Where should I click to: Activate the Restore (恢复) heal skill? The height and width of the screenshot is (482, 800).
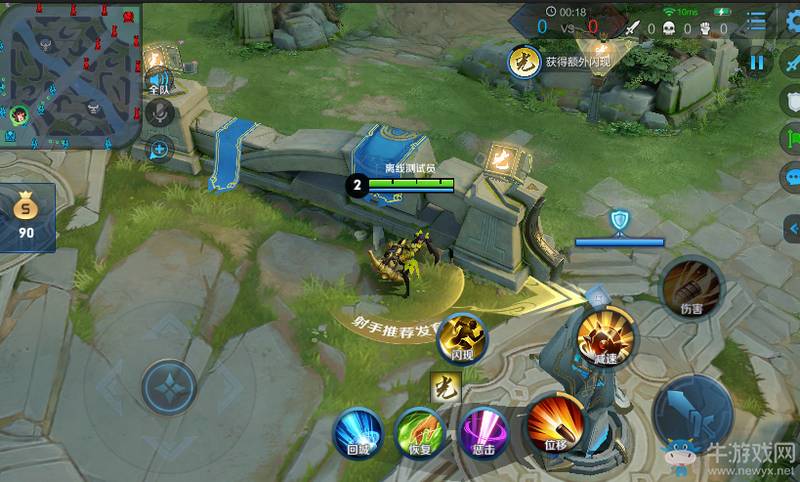click(419, 432)
